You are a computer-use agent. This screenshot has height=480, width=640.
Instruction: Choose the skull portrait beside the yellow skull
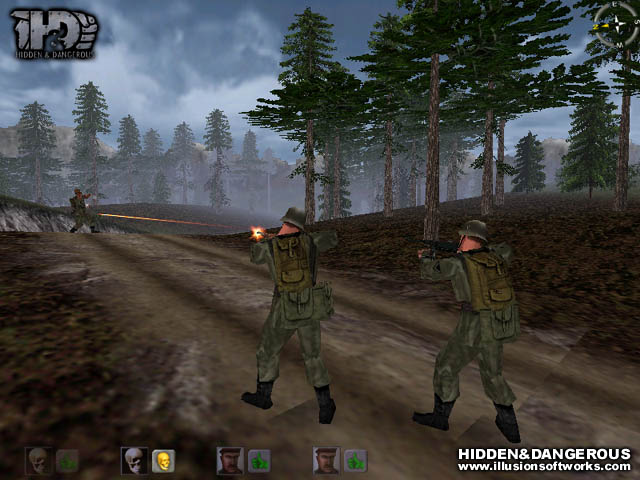134,460
